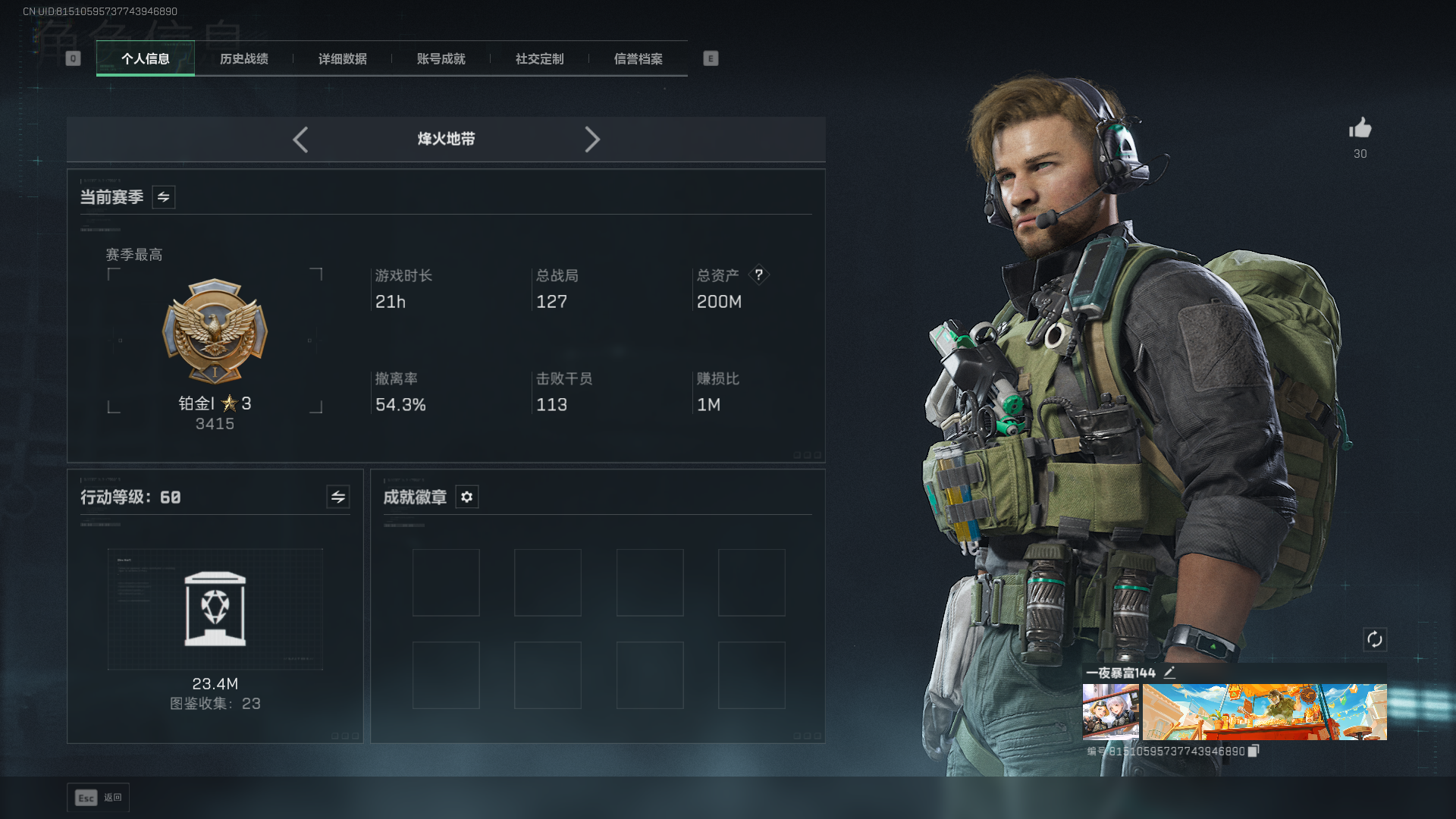Open the 总资产 question mark help
This screenshot has width=1456, height=819.
click(x=758, y=275)
